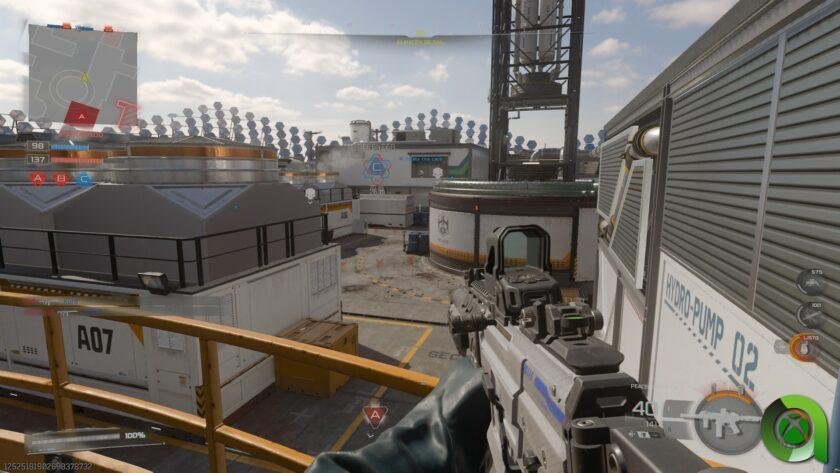Activate the orange highlighted scorestreak icon

point(803,348)
